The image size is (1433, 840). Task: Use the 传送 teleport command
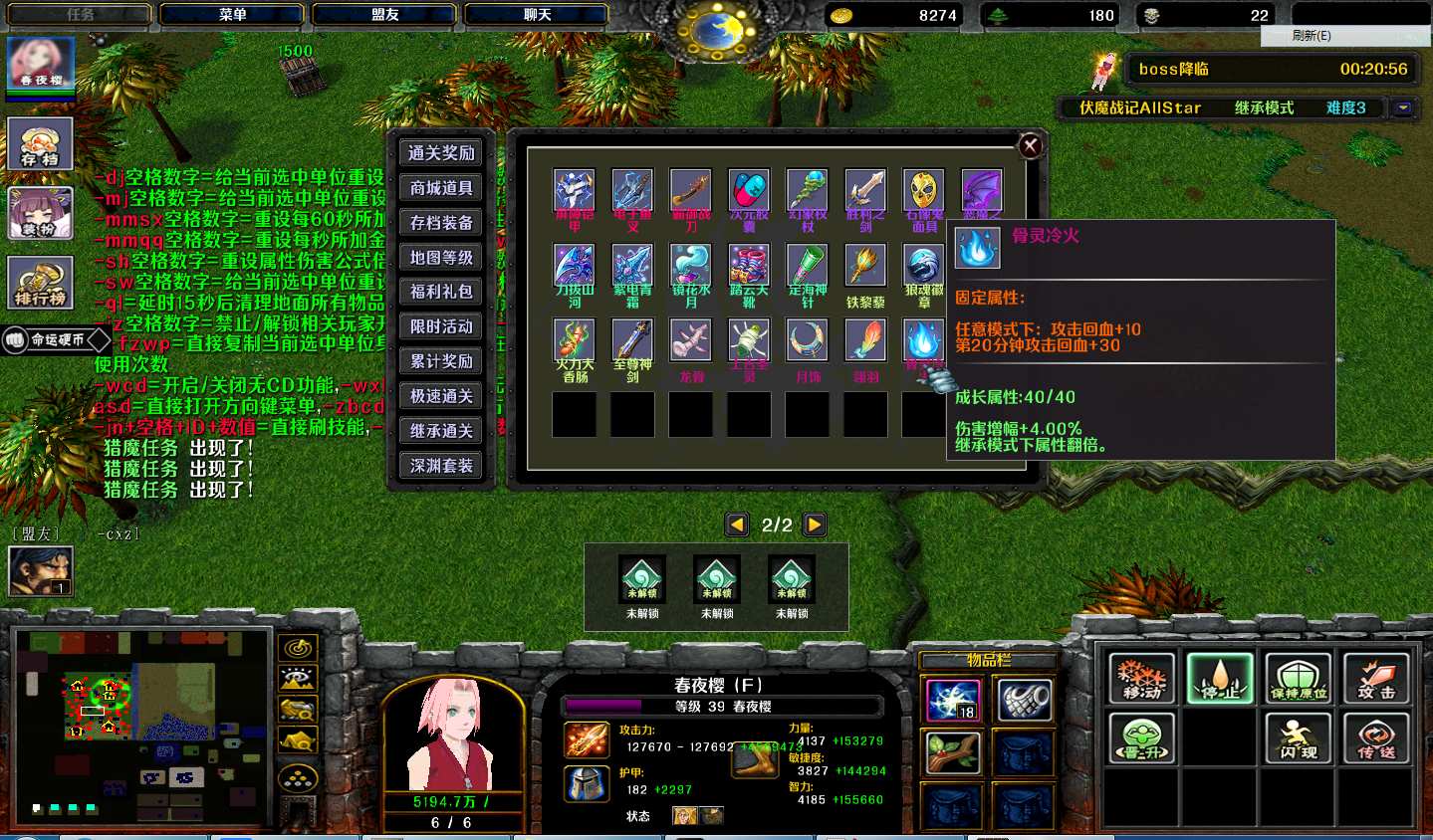(1376, 738)
